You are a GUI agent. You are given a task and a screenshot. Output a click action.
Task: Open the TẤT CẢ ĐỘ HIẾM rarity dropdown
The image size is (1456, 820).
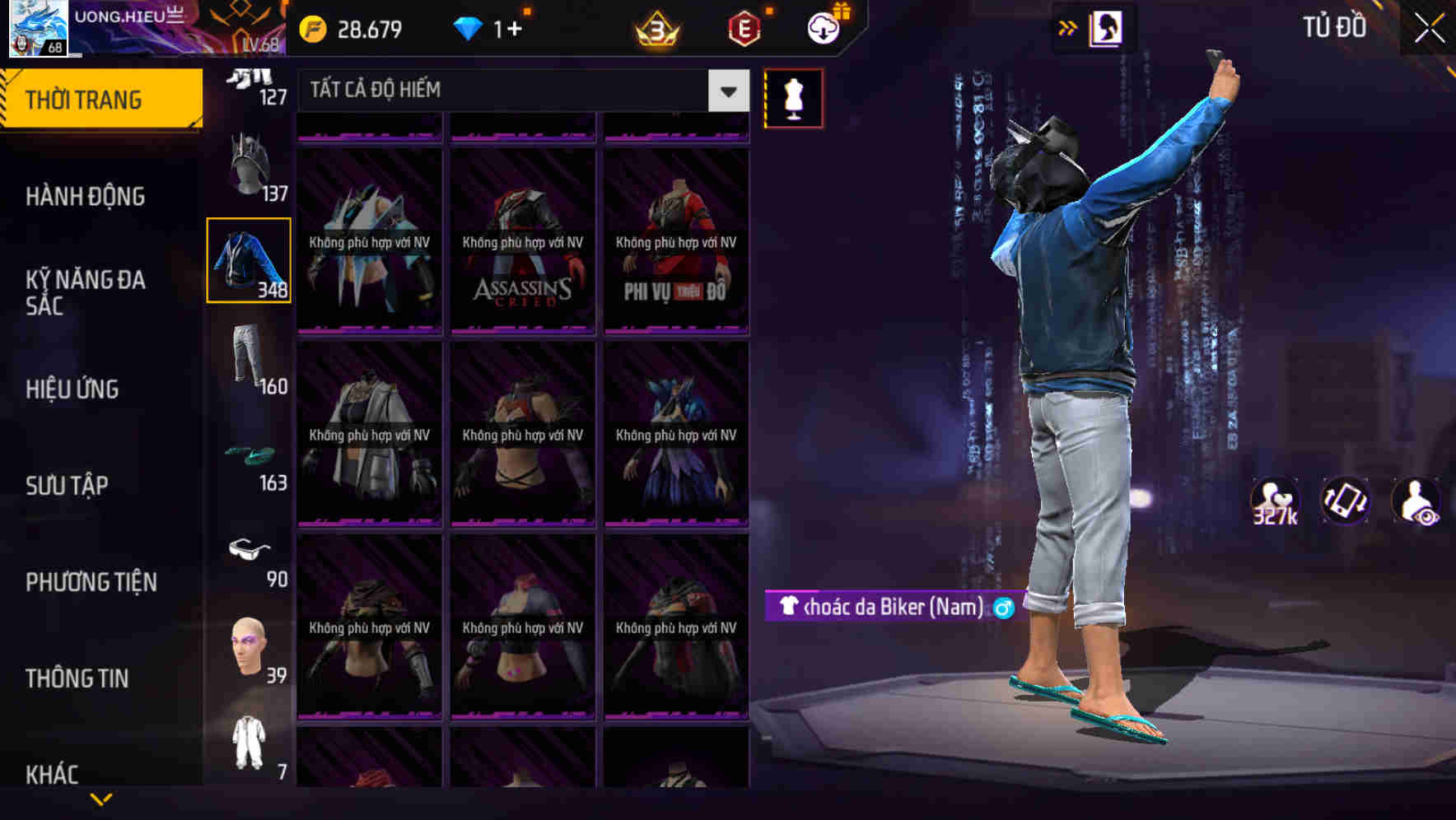pos(511,91)
